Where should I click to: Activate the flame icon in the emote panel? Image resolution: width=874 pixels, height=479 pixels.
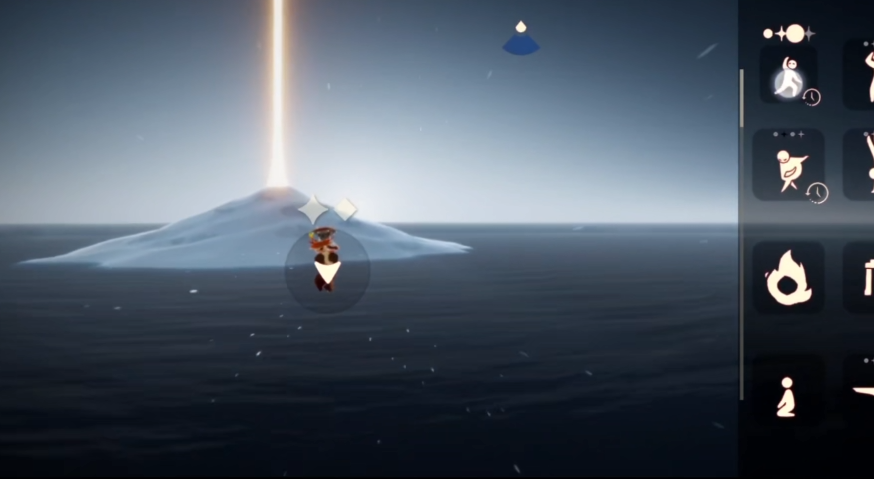[x=789, y=281]
